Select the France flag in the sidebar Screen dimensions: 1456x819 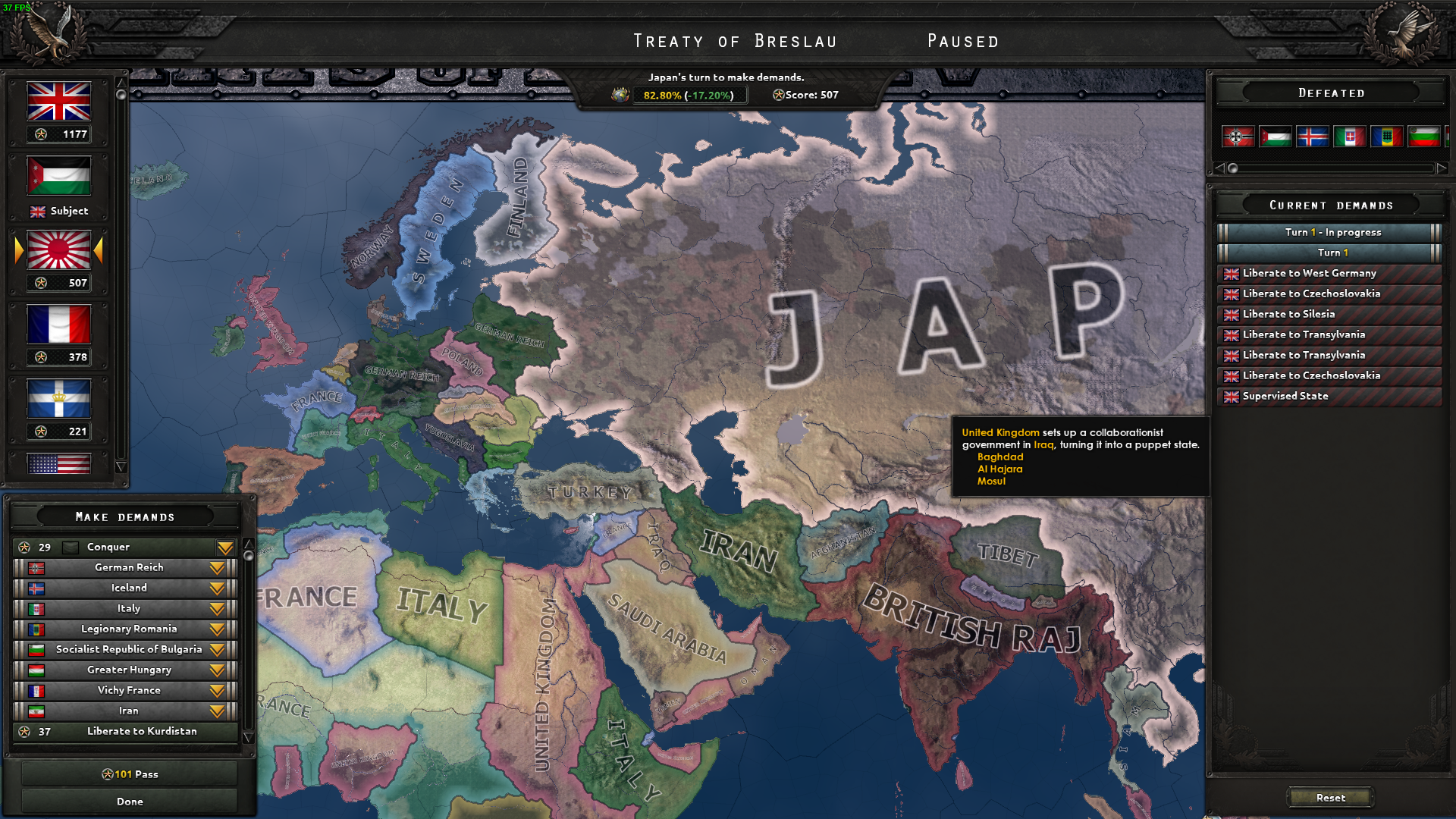tap(58, 324)
